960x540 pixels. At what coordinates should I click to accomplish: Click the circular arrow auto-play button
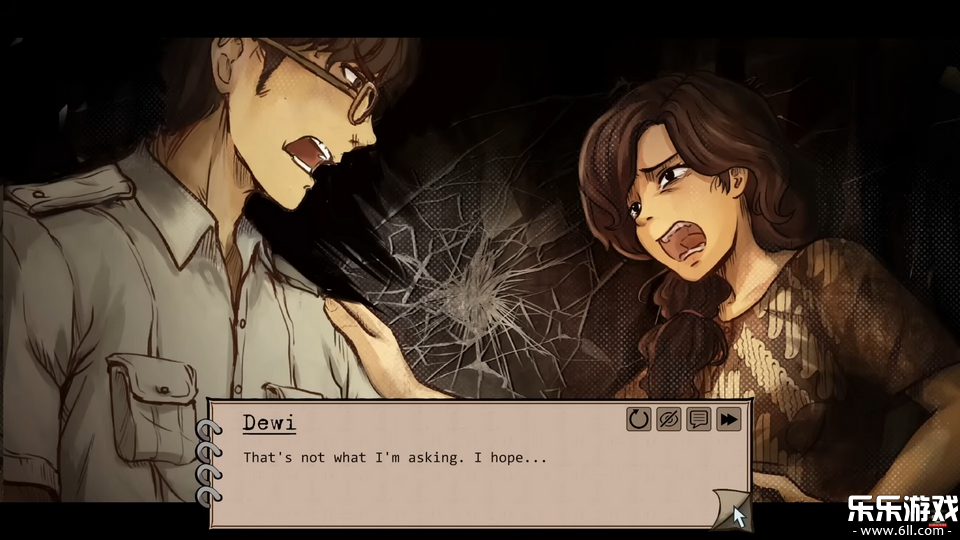pyautogui.click(x=639, y=419)
